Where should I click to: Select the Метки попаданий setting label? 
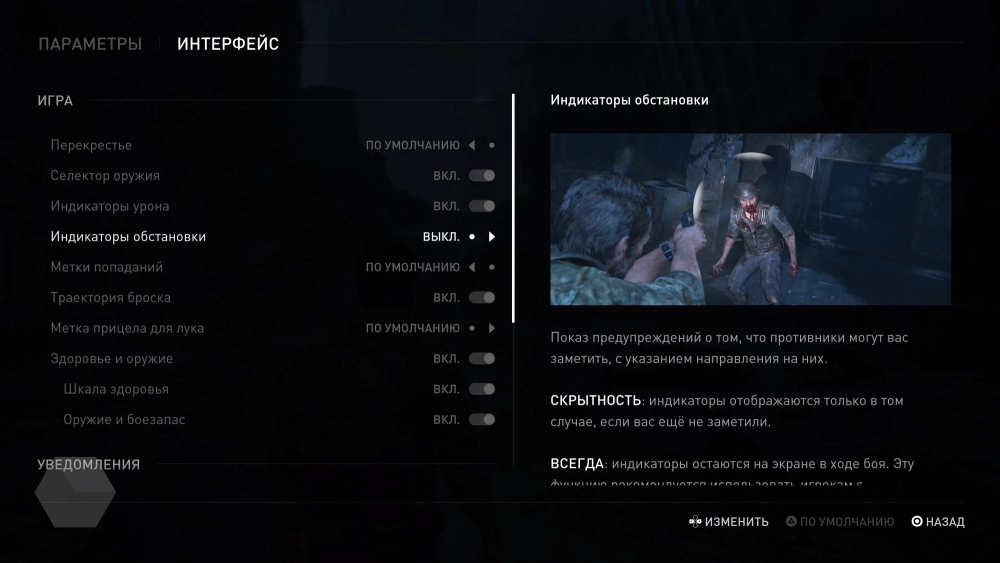tap(107, 267)
